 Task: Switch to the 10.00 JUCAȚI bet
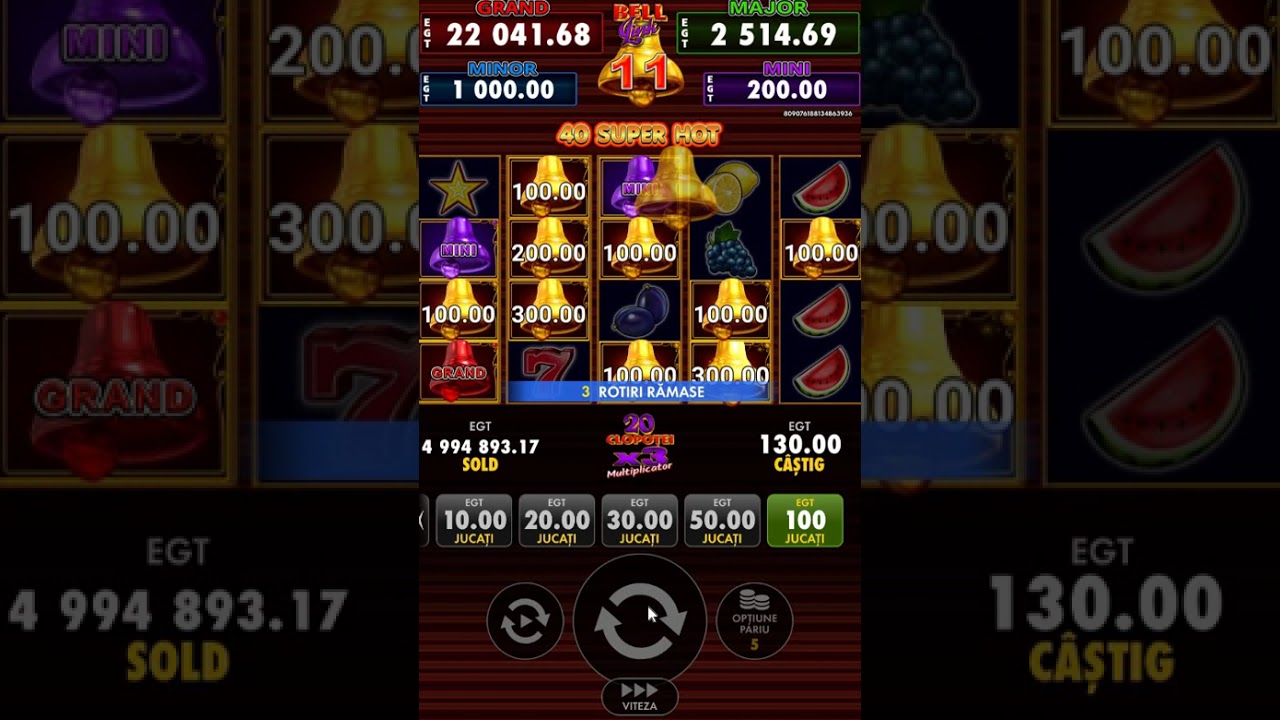[474, 518]
